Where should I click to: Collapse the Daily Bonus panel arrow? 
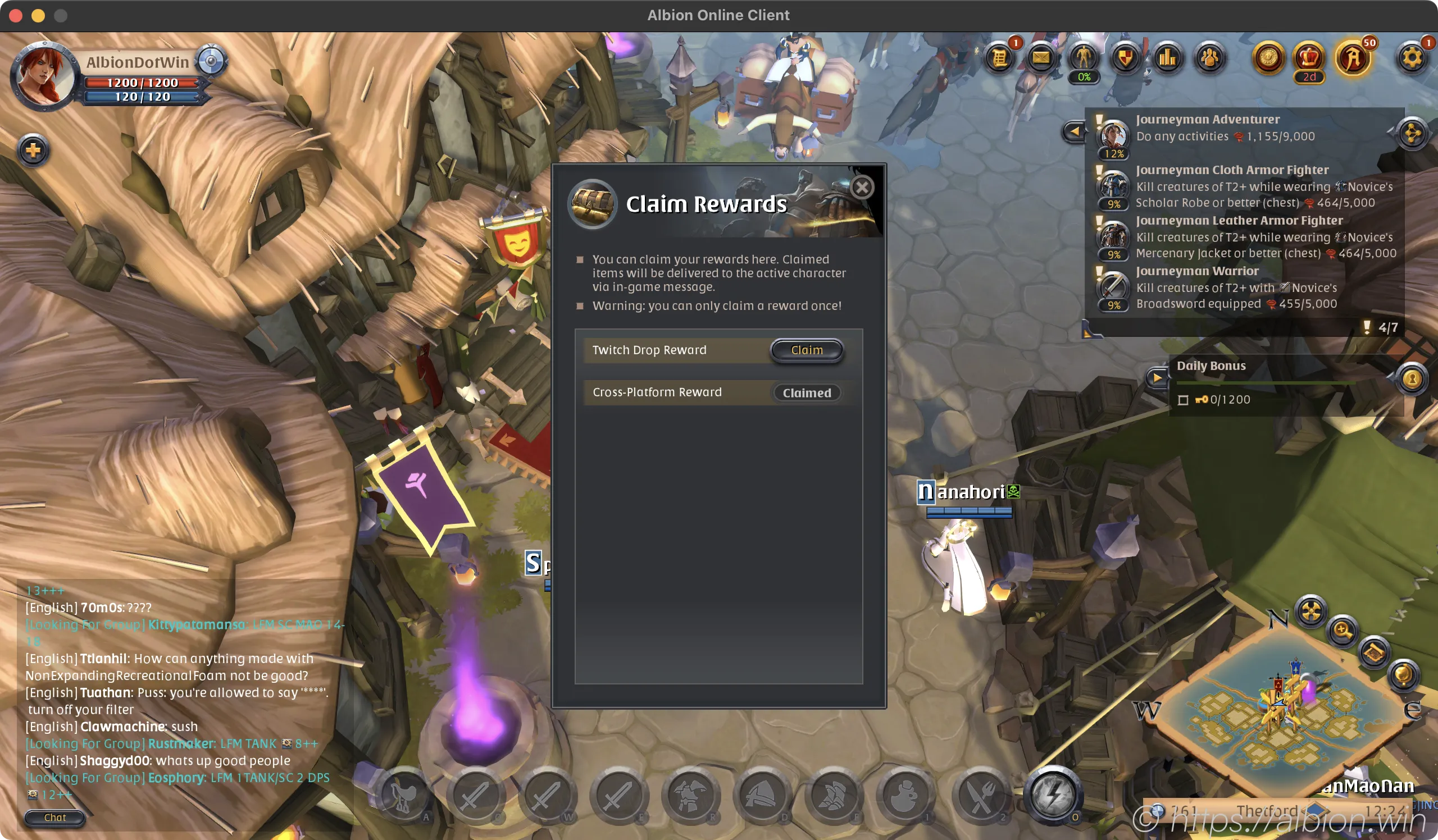[x=1157, y=377]
